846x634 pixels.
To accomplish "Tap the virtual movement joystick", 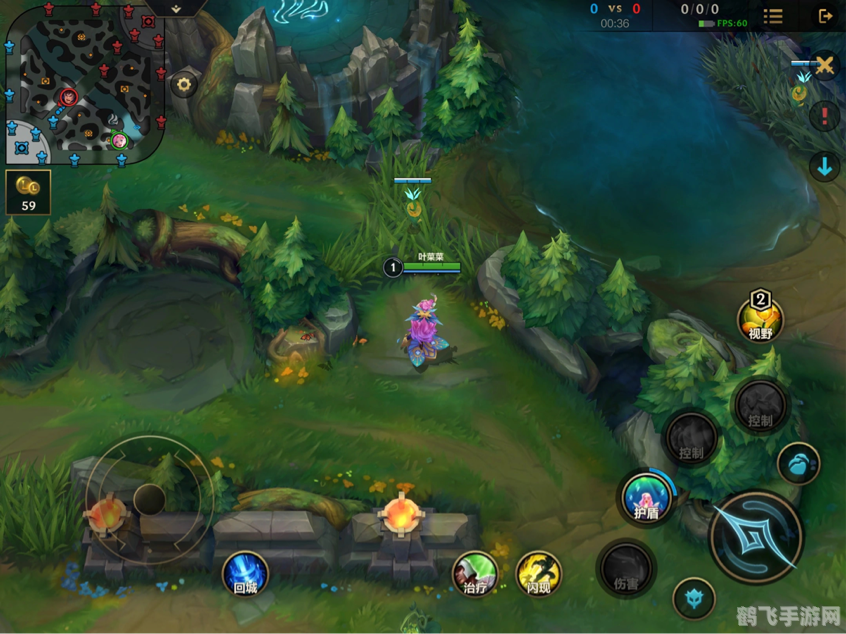I will 149,497.
